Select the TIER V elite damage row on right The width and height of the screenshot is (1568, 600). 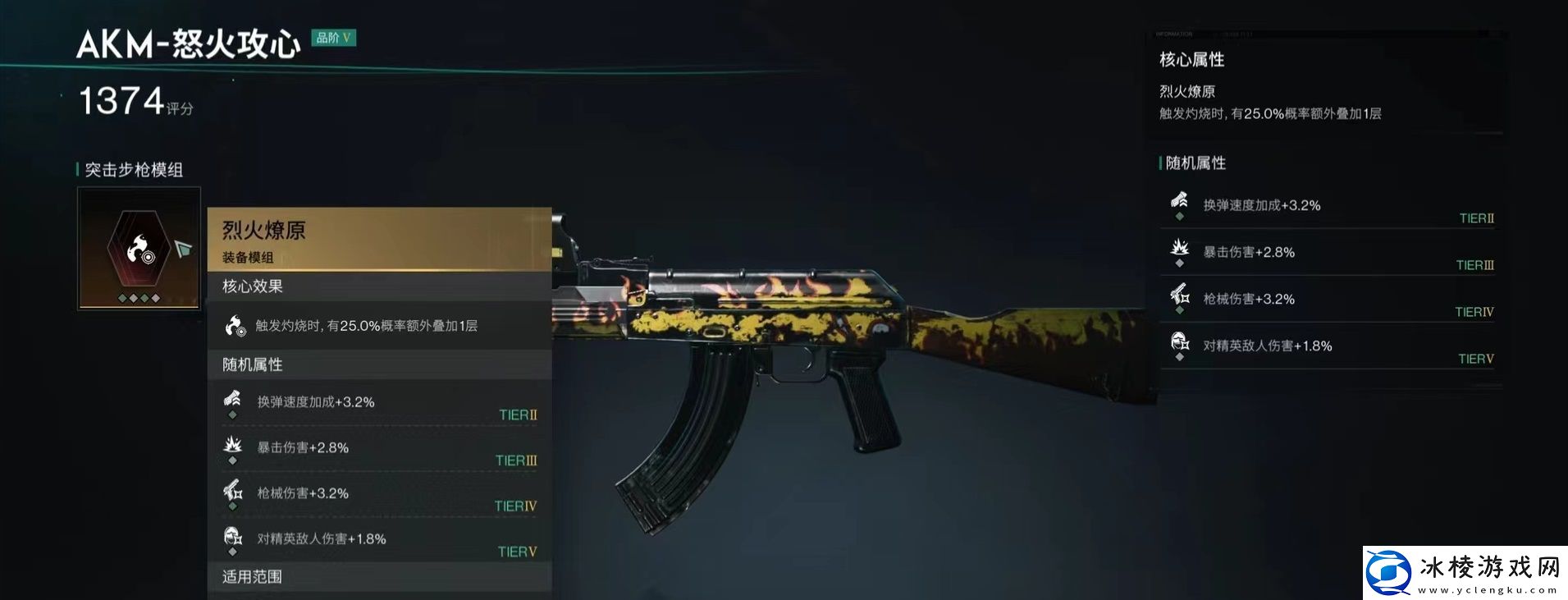tap(1328, 347)
